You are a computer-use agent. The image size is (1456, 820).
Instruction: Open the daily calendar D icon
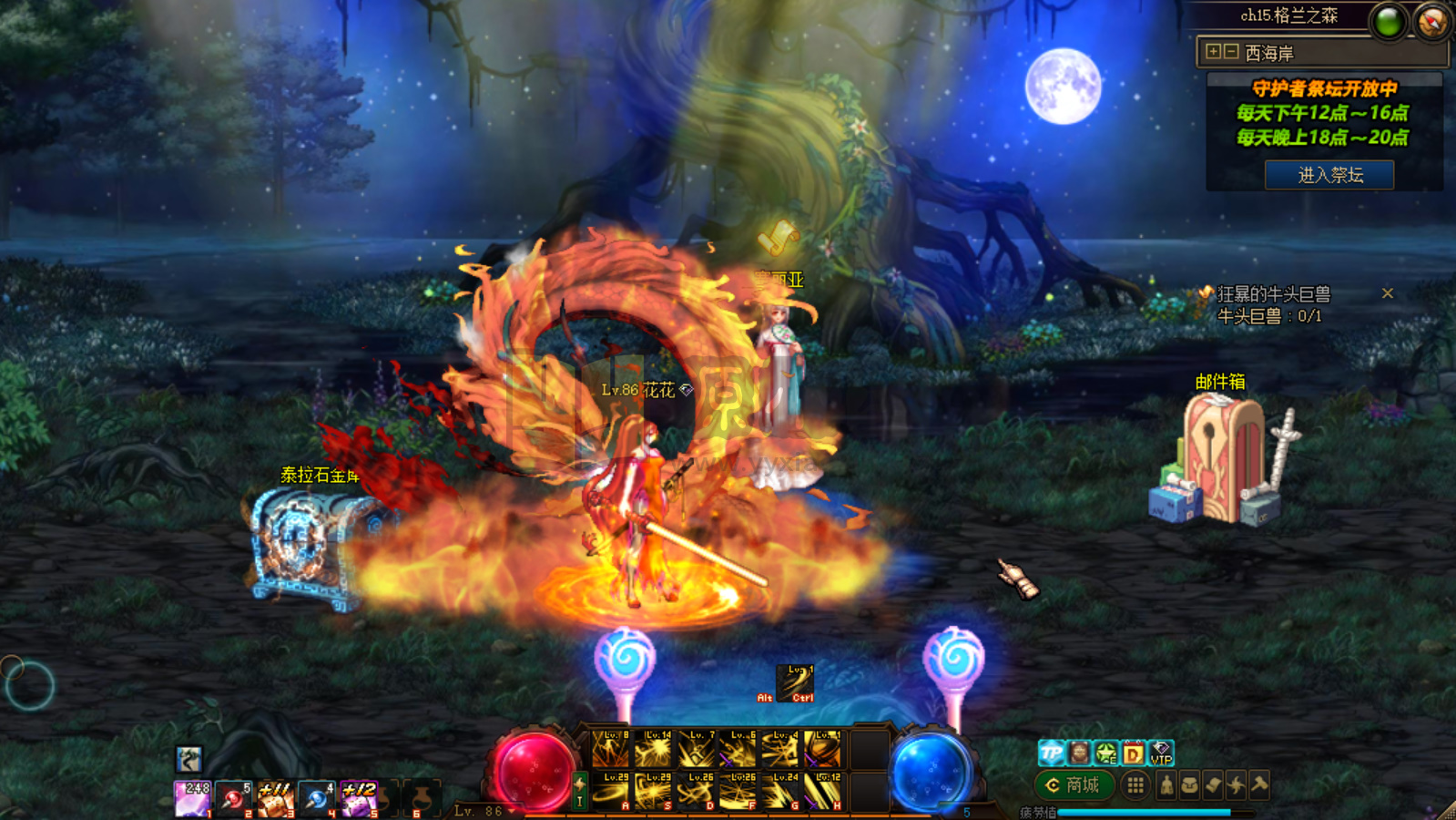point(1133,753)
